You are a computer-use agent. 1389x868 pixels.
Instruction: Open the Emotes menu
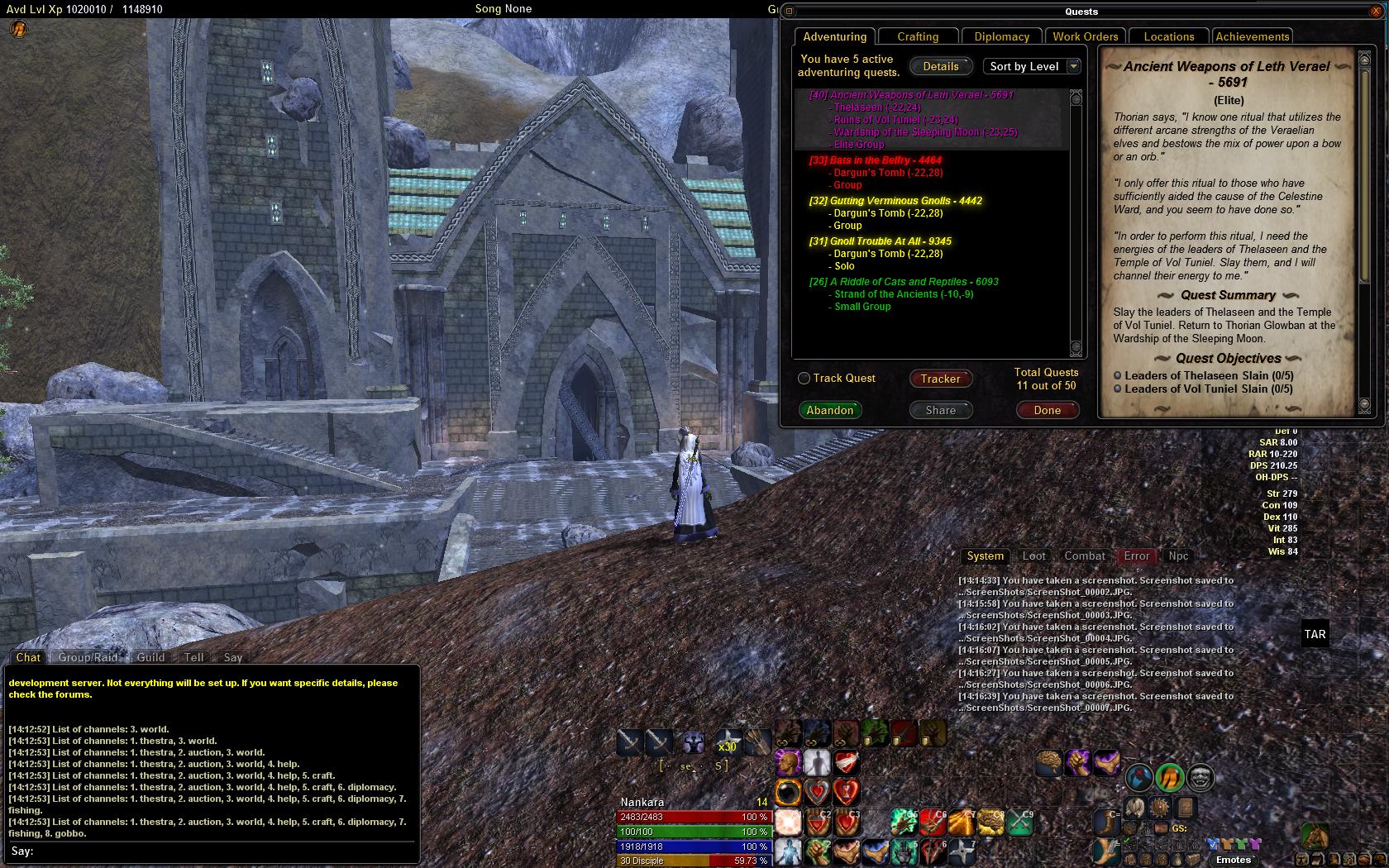pyautogui.click(x=1233, y=860)
